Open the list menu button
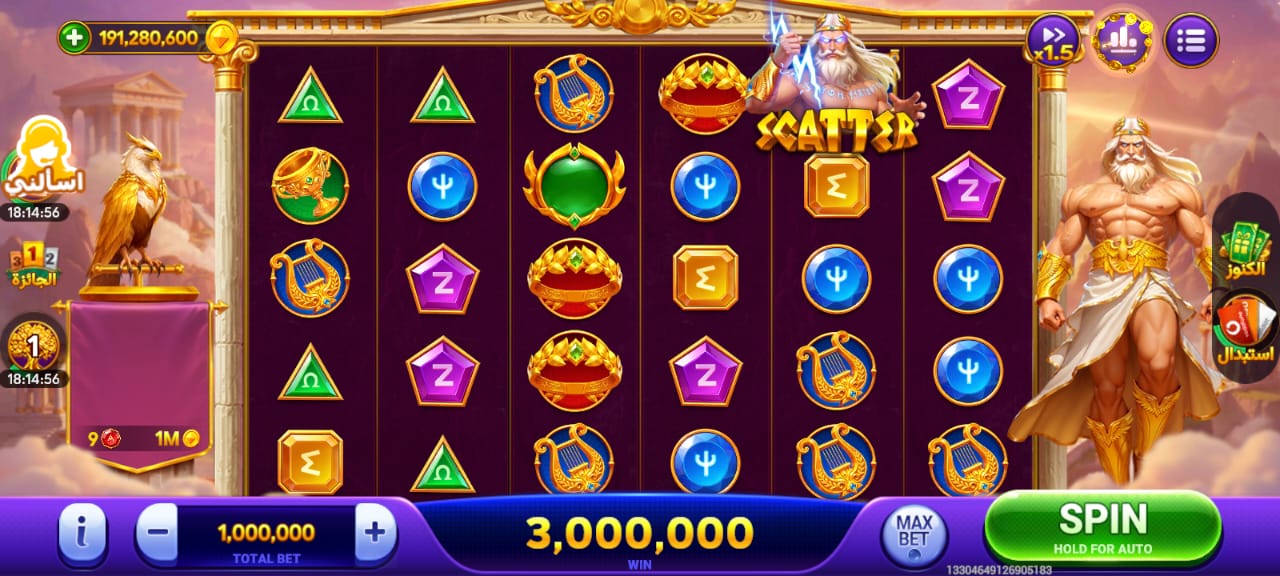This screenshot has height=576, width=1280. (x=1191, y=41)
